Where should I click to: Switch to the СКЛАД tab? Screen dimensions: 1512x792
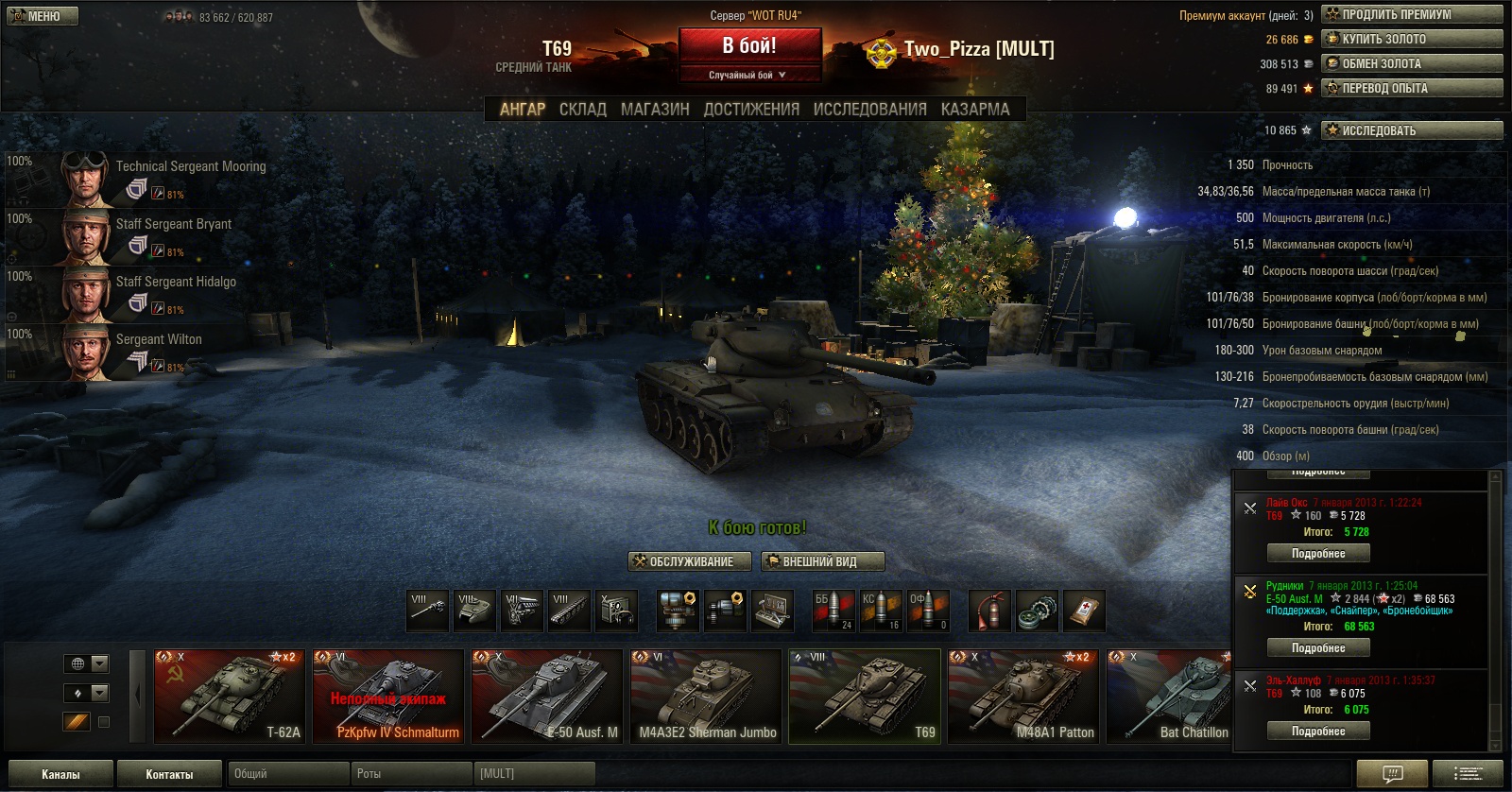583,110
